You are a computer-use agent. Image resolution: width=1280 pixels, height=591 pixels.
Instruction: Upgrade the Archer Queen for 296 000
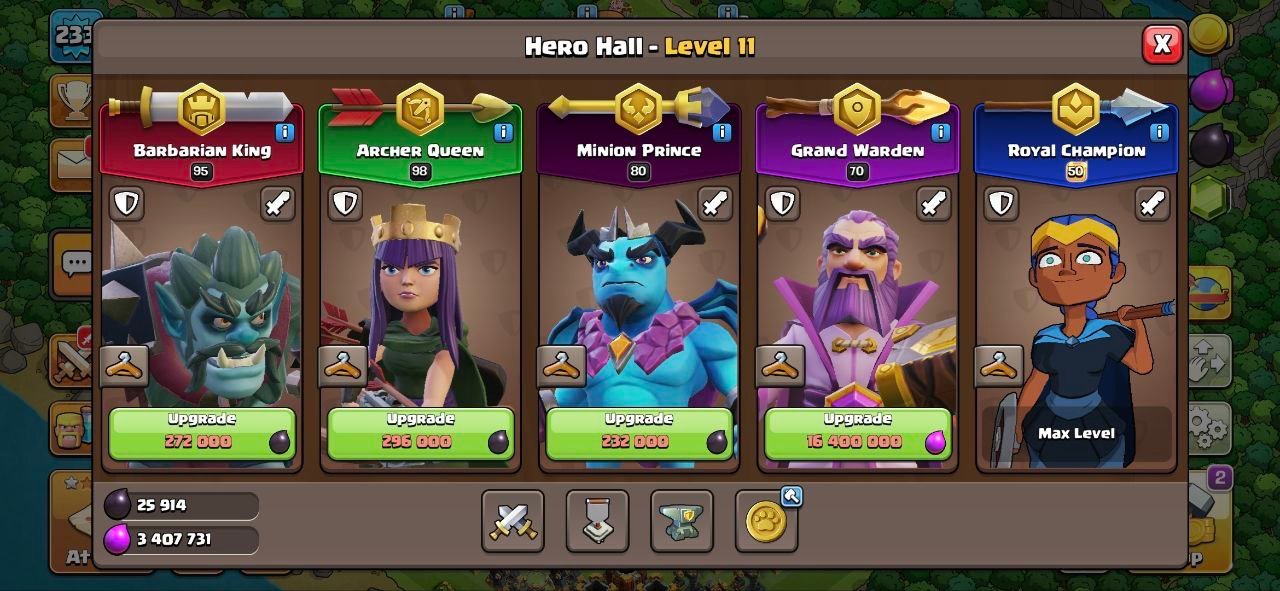click(420, 433)
